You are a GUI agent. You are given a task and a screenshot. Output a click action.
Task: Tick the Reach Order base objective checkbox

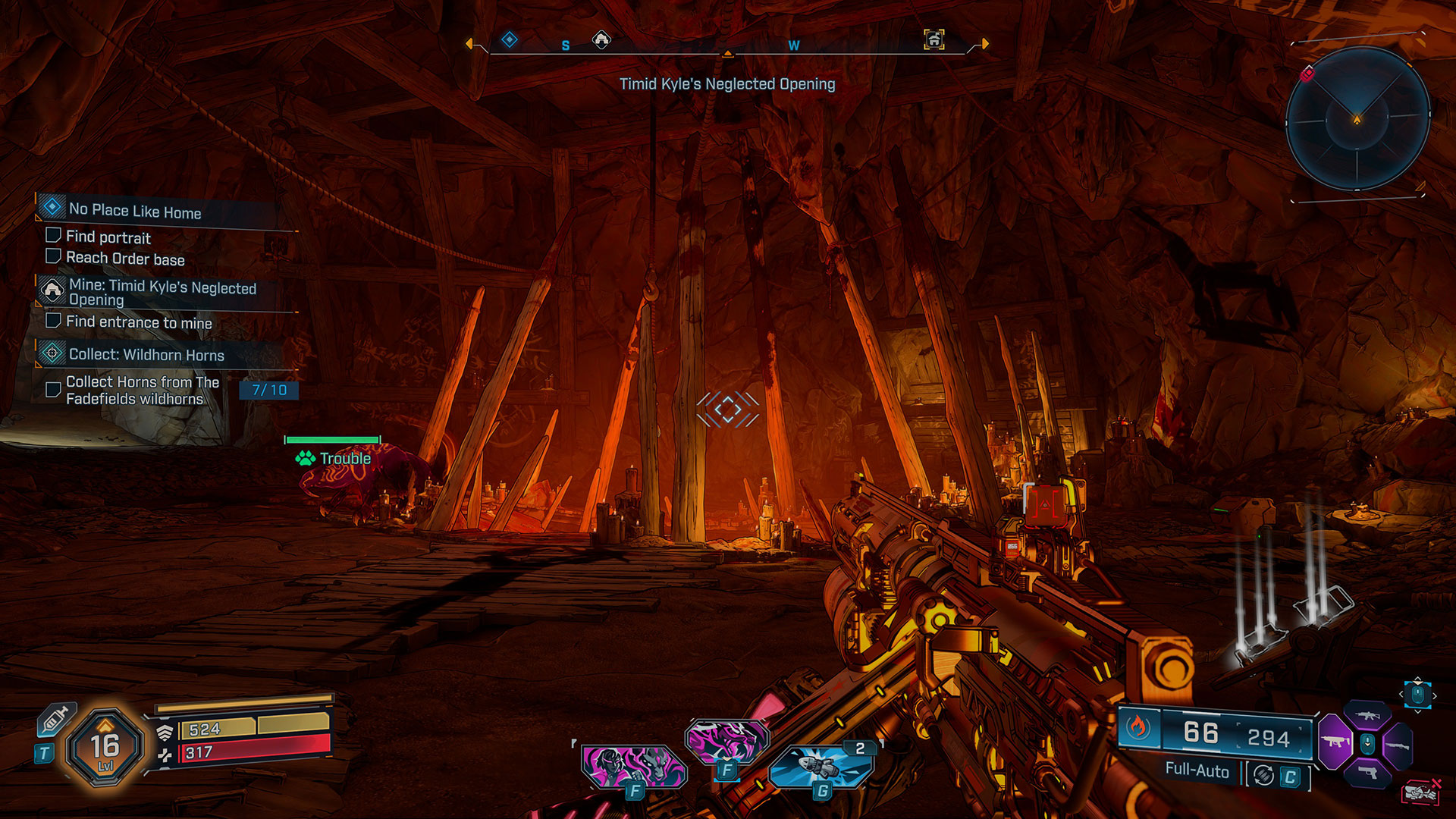click(x=53, y=256)
